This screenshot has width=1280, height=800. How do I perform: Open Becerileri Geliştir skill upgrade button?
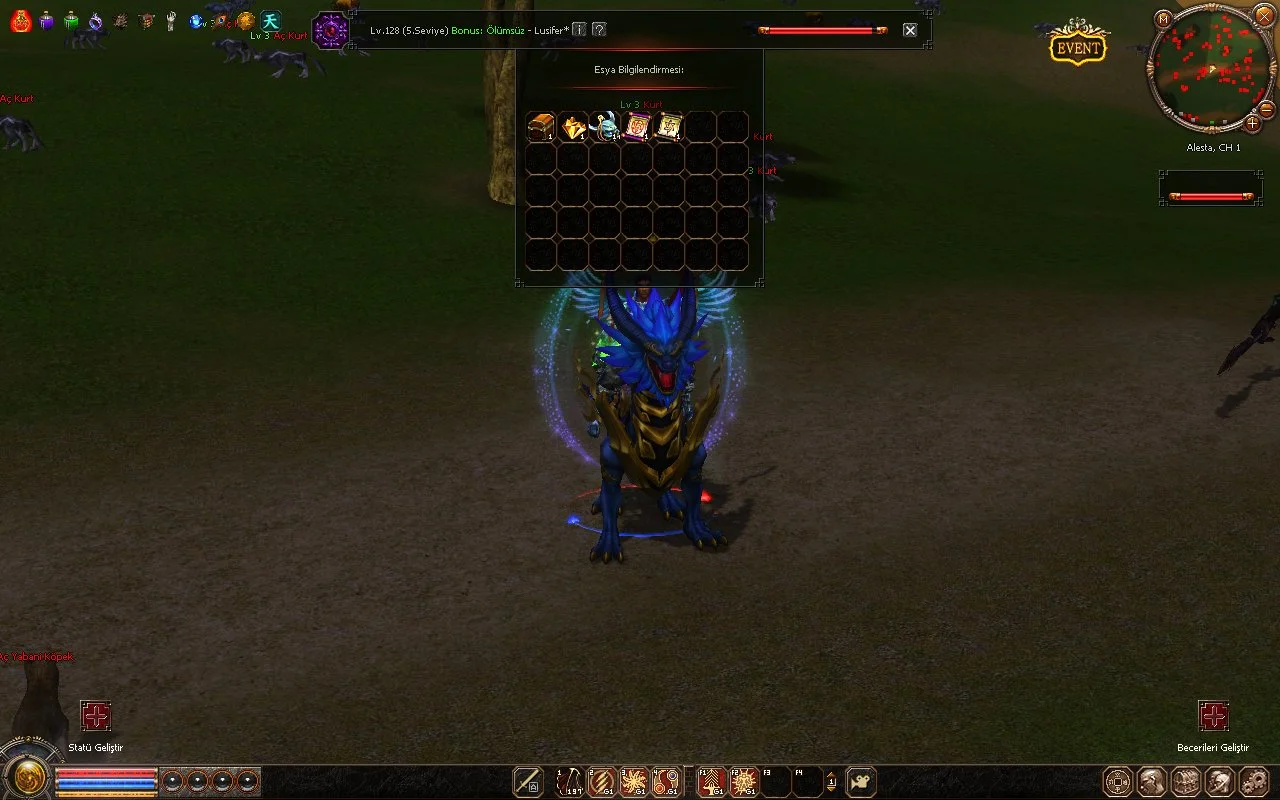tap(1213, 716)
